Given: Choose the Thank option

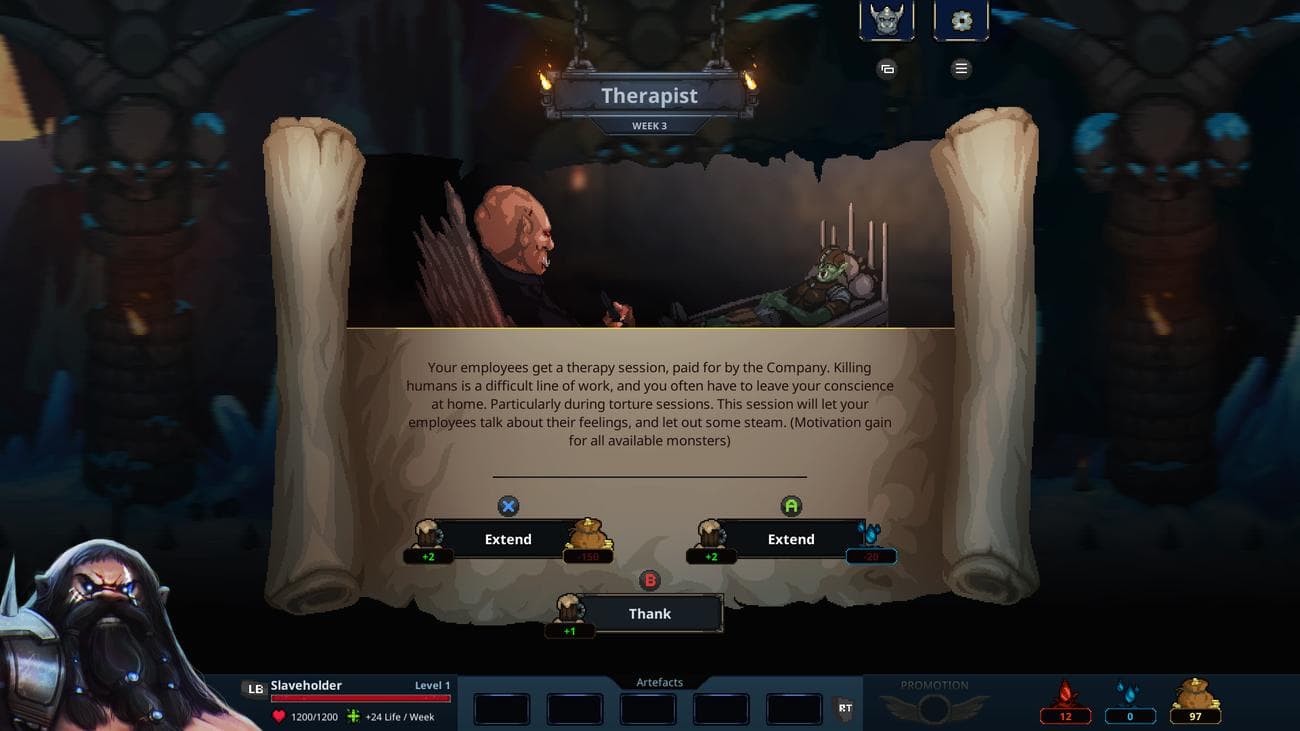Looking at the screenshot, I should click(649, 613).
